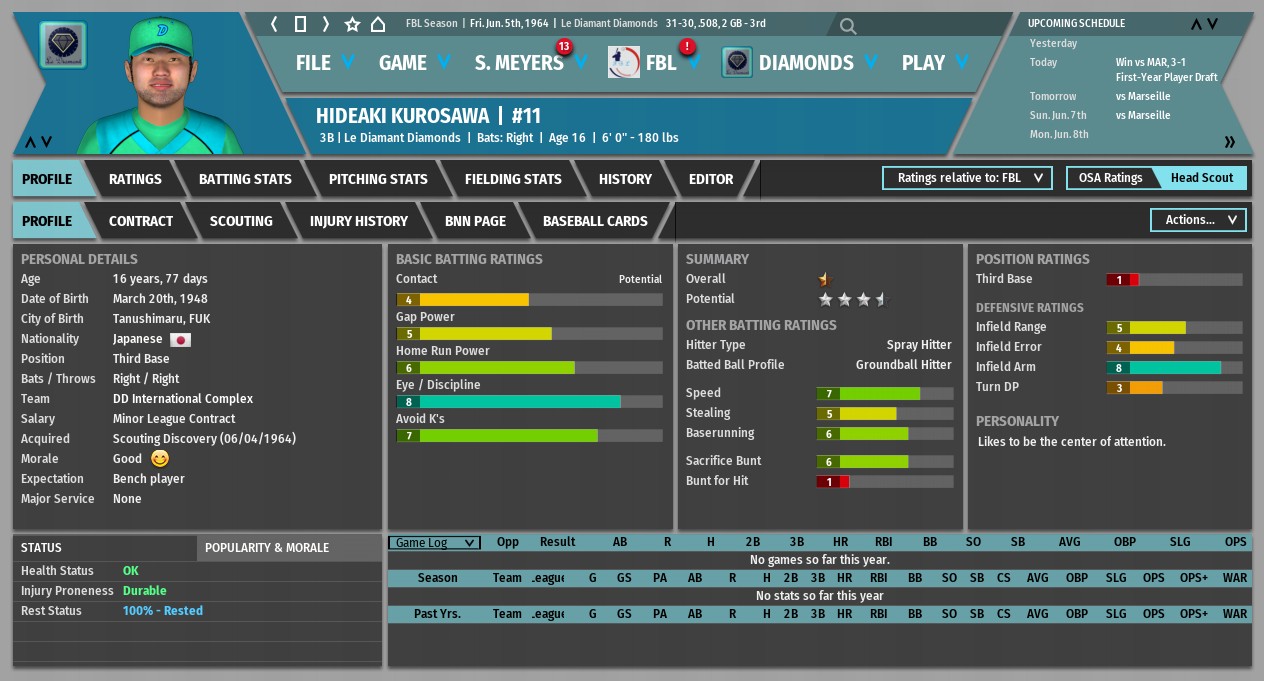Image resolution: width=1264 pixels, height=681 pixels.
Task: Select the SCOUTING sub-tab
Action: pyautogui.click(x=241, y=221)
